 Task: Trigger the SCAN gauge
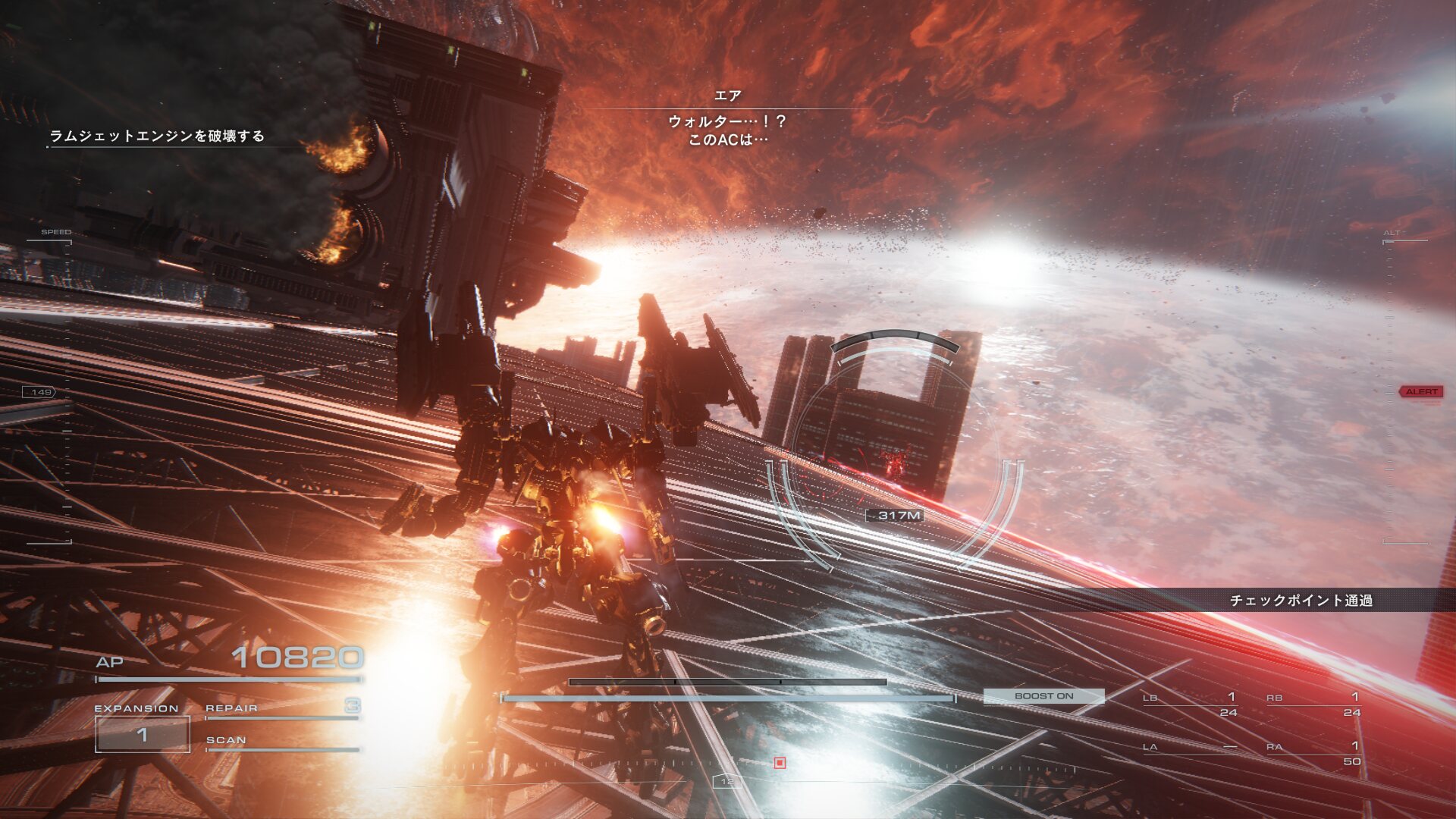tap(282, 743)
